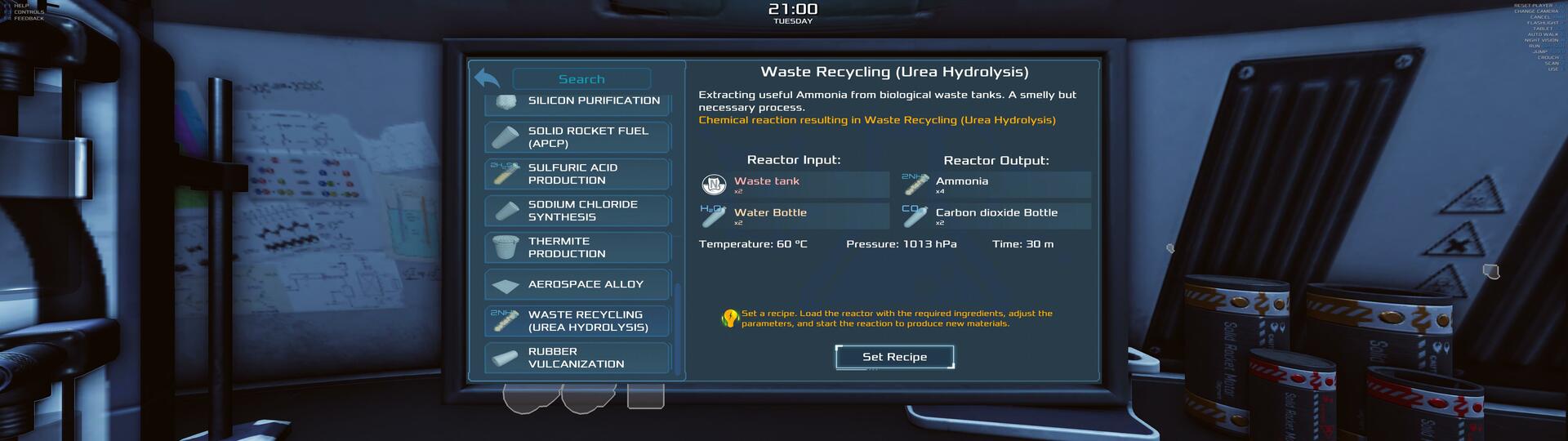Click the Set Recipe button
This screenshot has height=441, width=1568.
coord(894,357)
